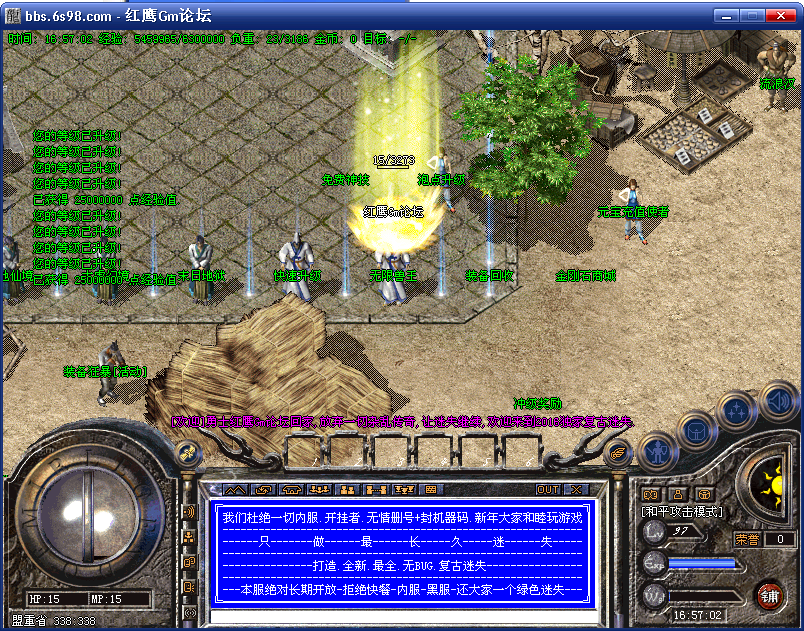Click the winged shoe icon button

pyautogui.click(x=620, y=454)
